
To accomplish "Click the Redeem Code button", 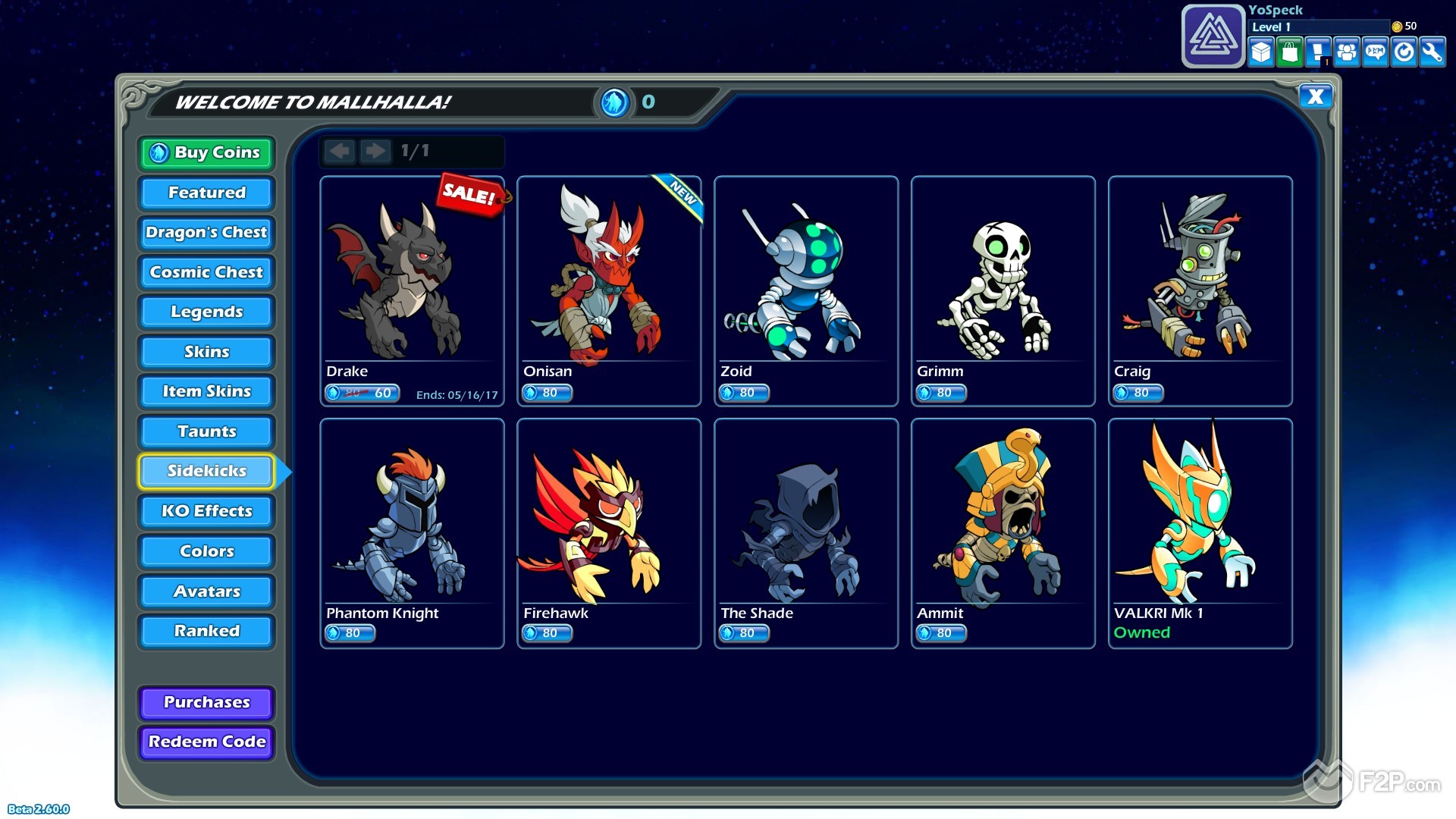I will 206,742.
